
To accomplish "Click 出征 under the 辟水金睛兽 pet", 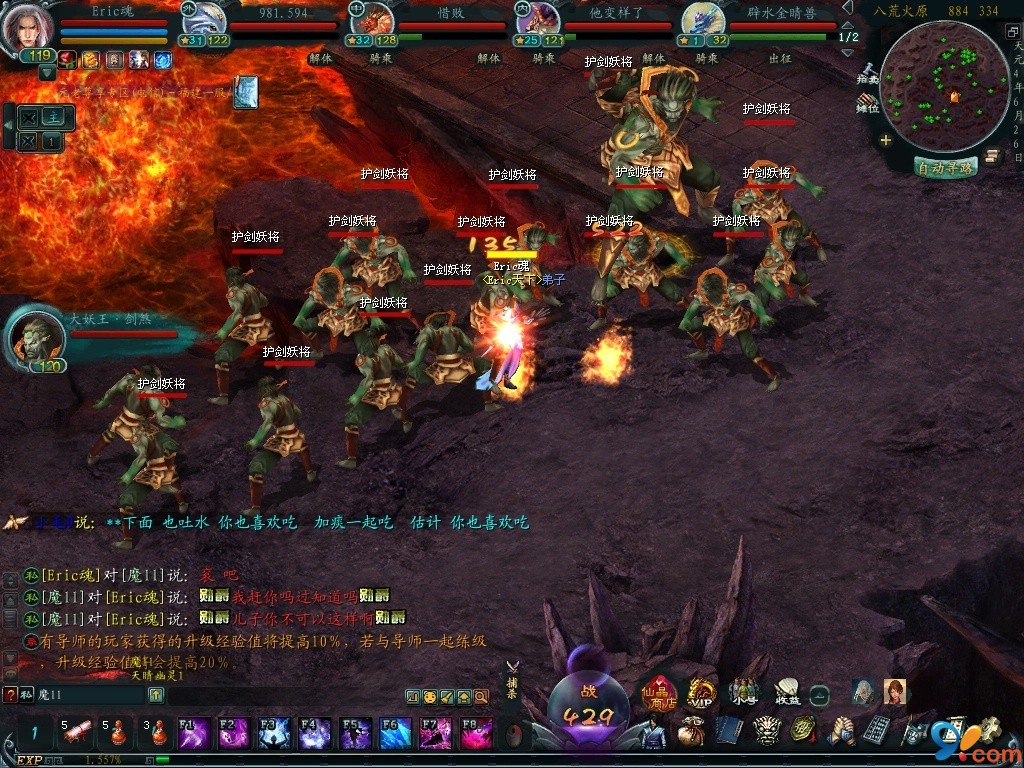I will click(x=780, y=59).
